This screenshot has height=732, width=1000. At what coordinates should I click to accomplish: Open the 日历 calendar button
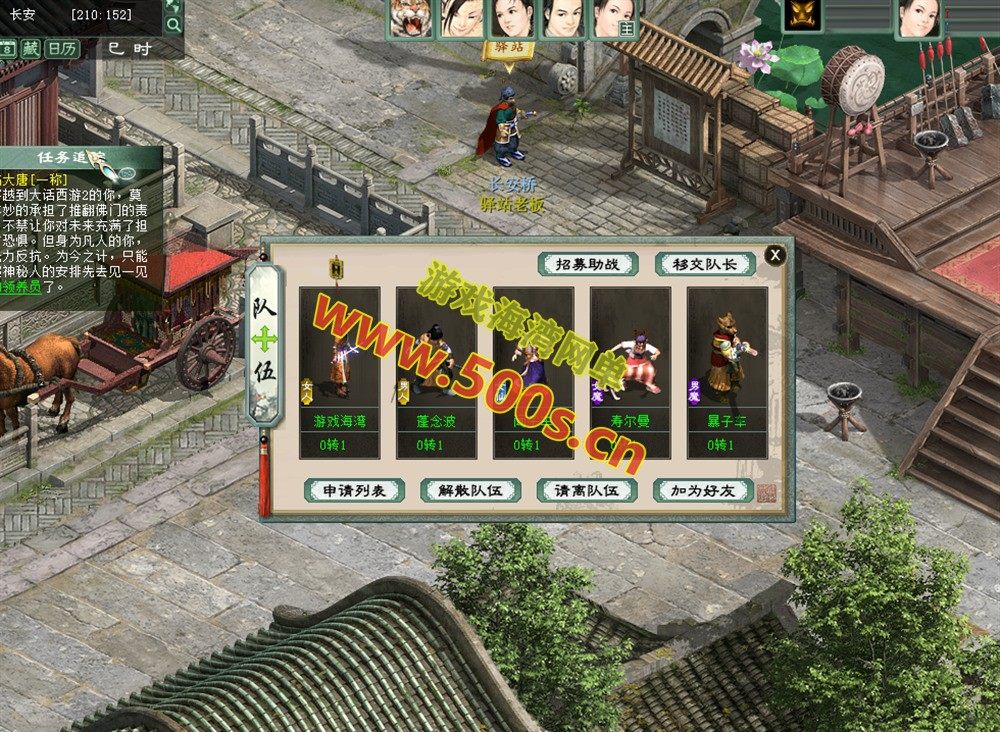[62, 48]
